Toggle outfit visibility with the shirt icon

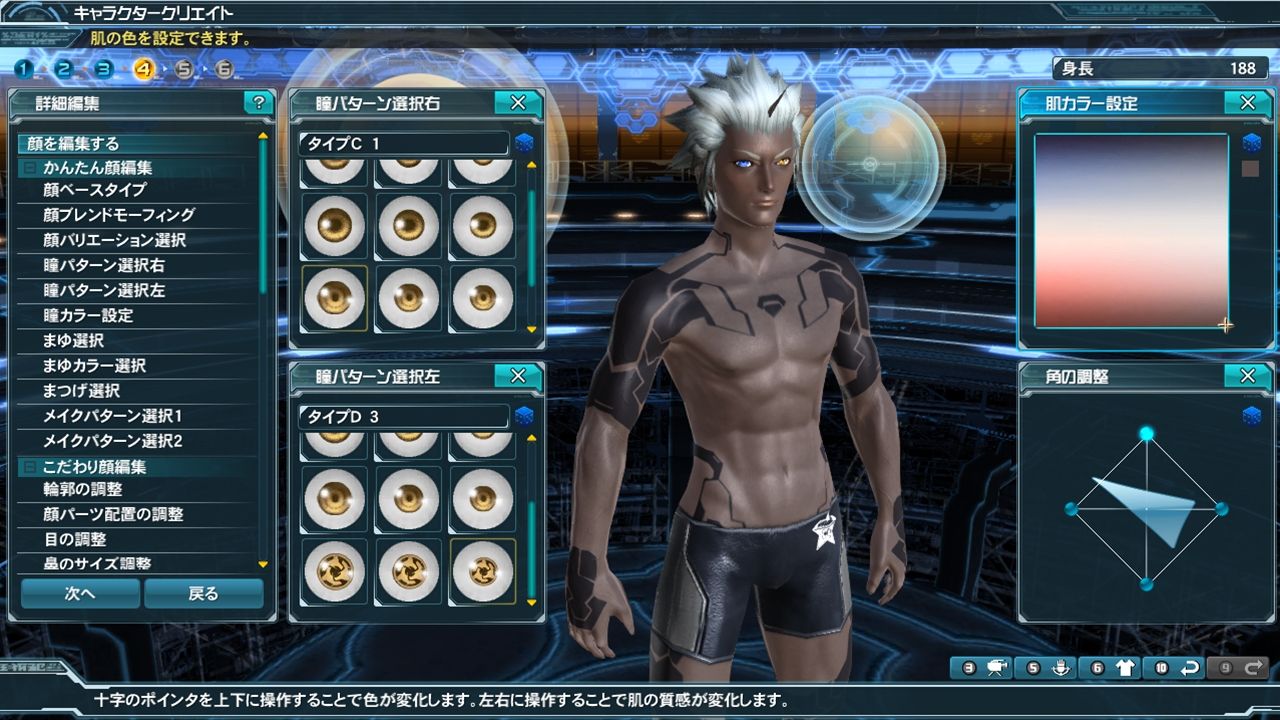pyautogui.click(x=1126, y=667)
